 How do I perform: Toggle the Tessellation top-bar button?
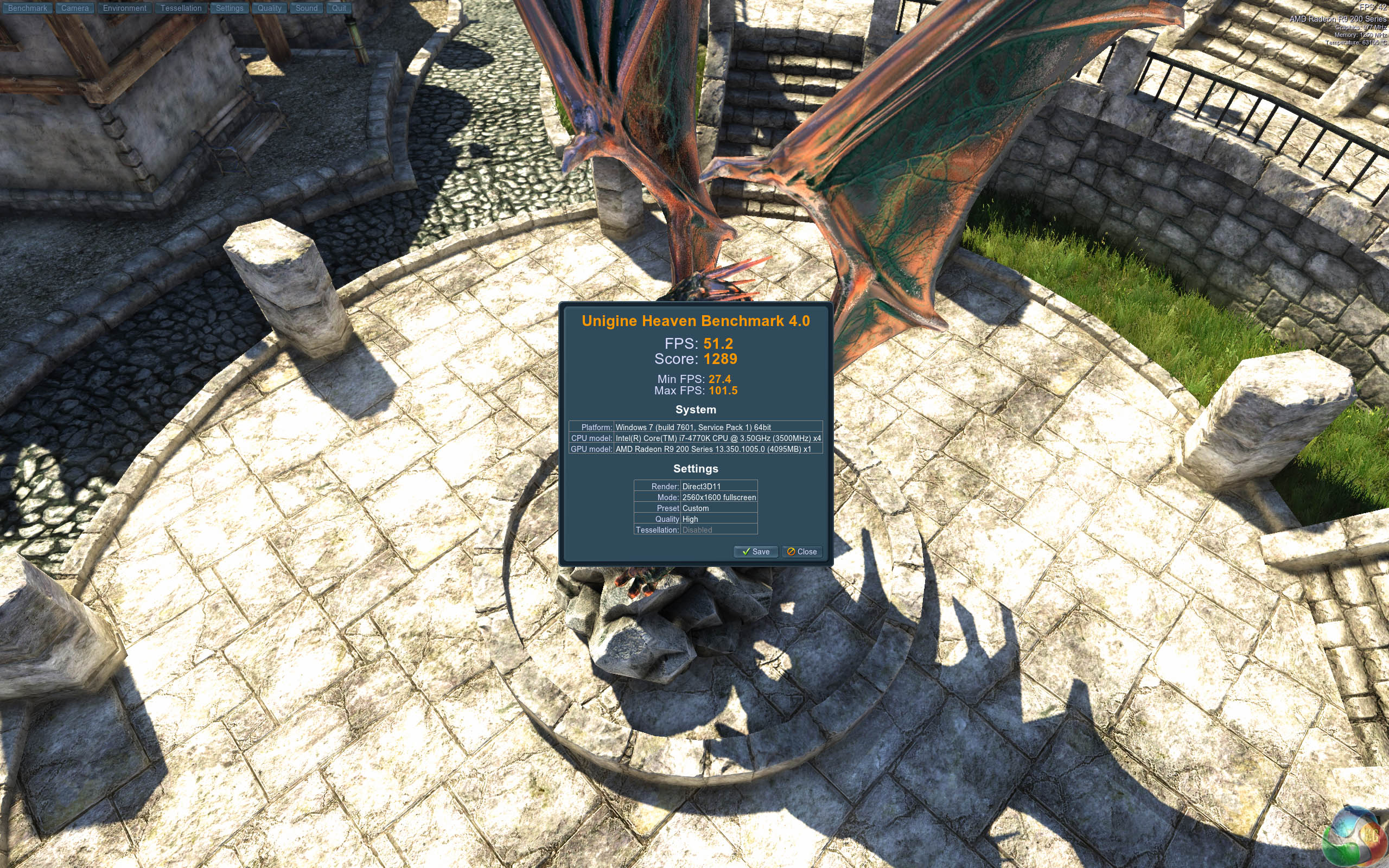click(x=181, y=8)
